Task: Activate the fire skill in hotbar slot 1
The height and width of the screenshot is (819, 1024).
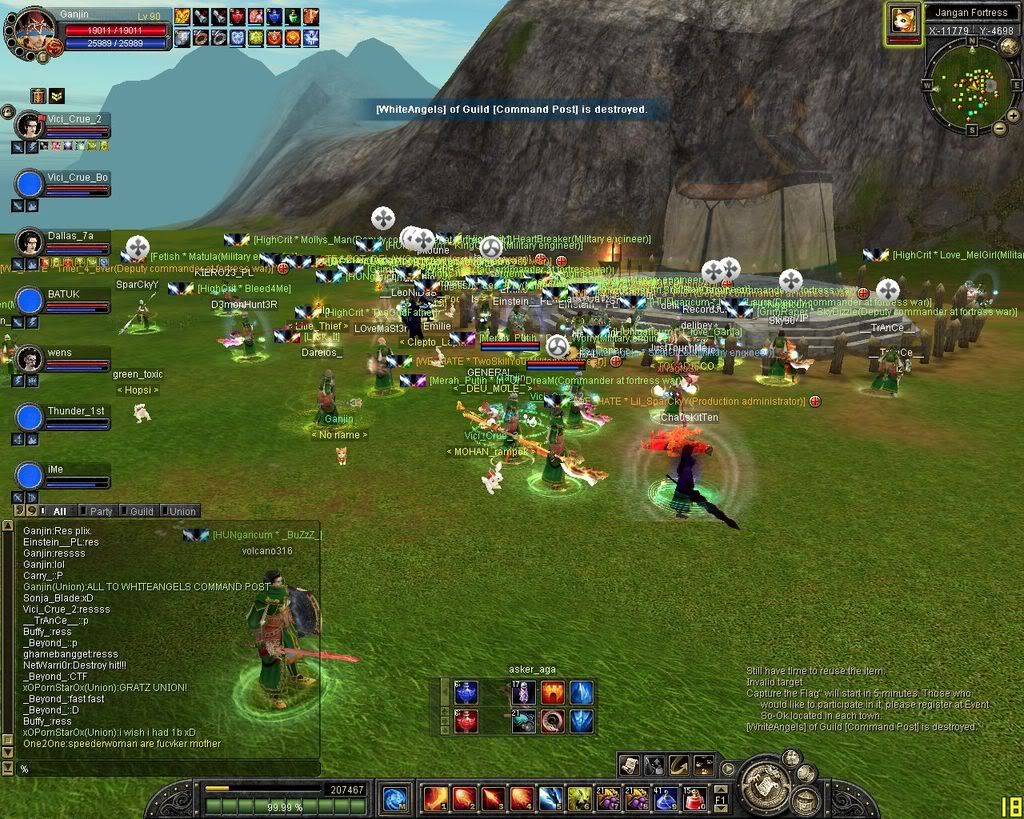Action: 436,798
